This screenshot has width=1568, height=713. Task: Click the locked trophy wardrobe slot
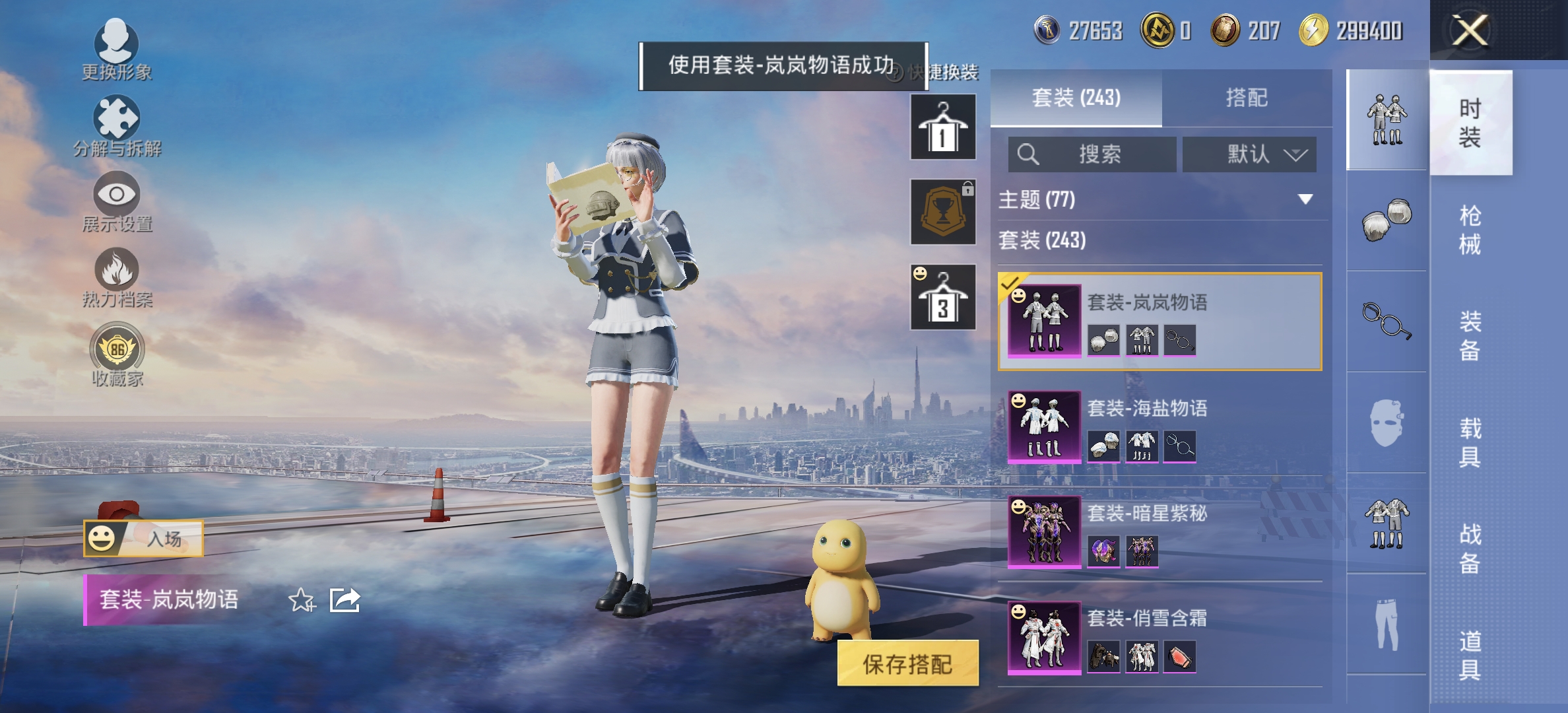point(942,211)
